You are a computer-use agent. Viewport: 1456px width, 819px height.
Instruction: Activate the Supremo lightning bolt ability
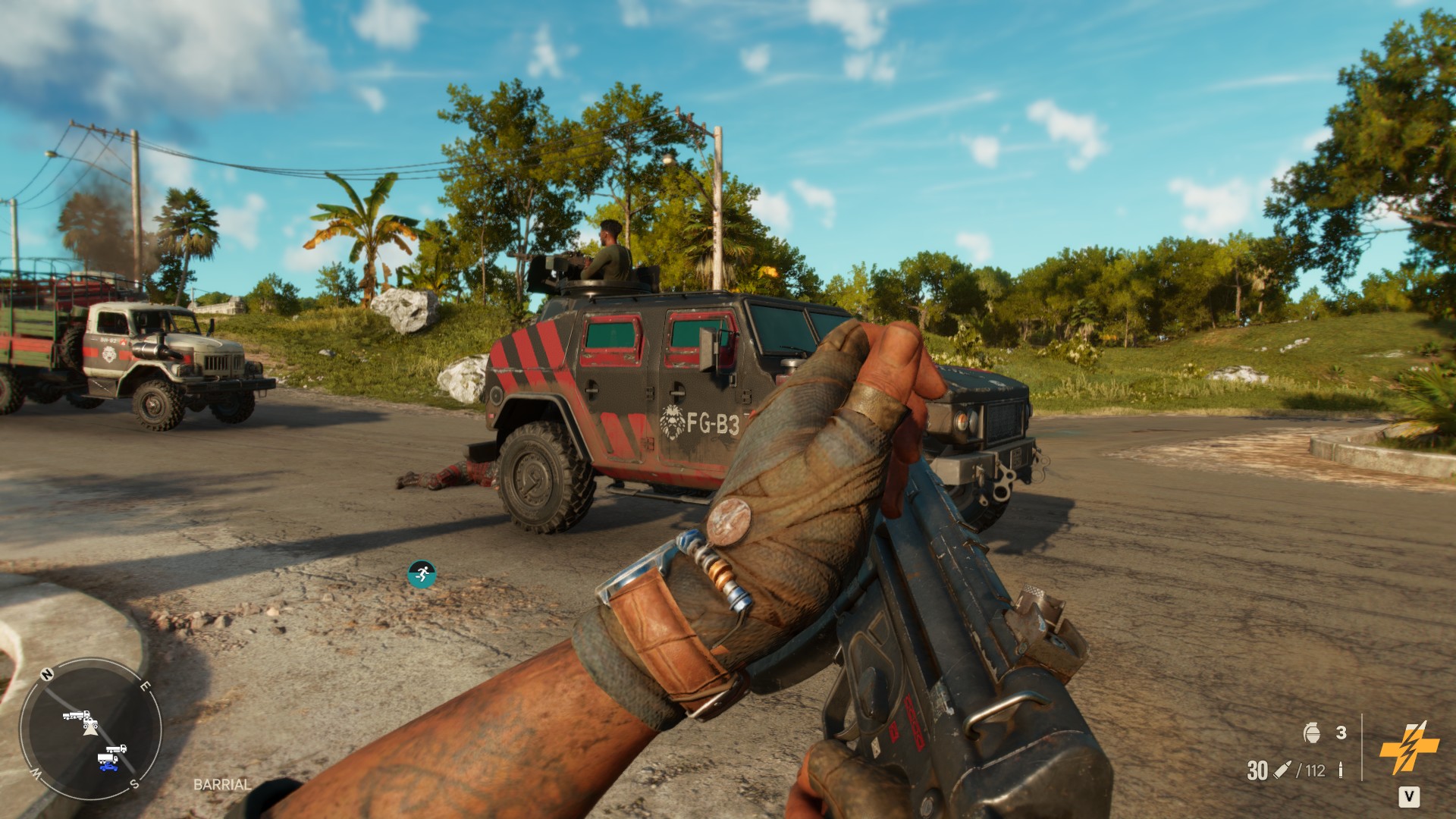tap(1408, 748)
